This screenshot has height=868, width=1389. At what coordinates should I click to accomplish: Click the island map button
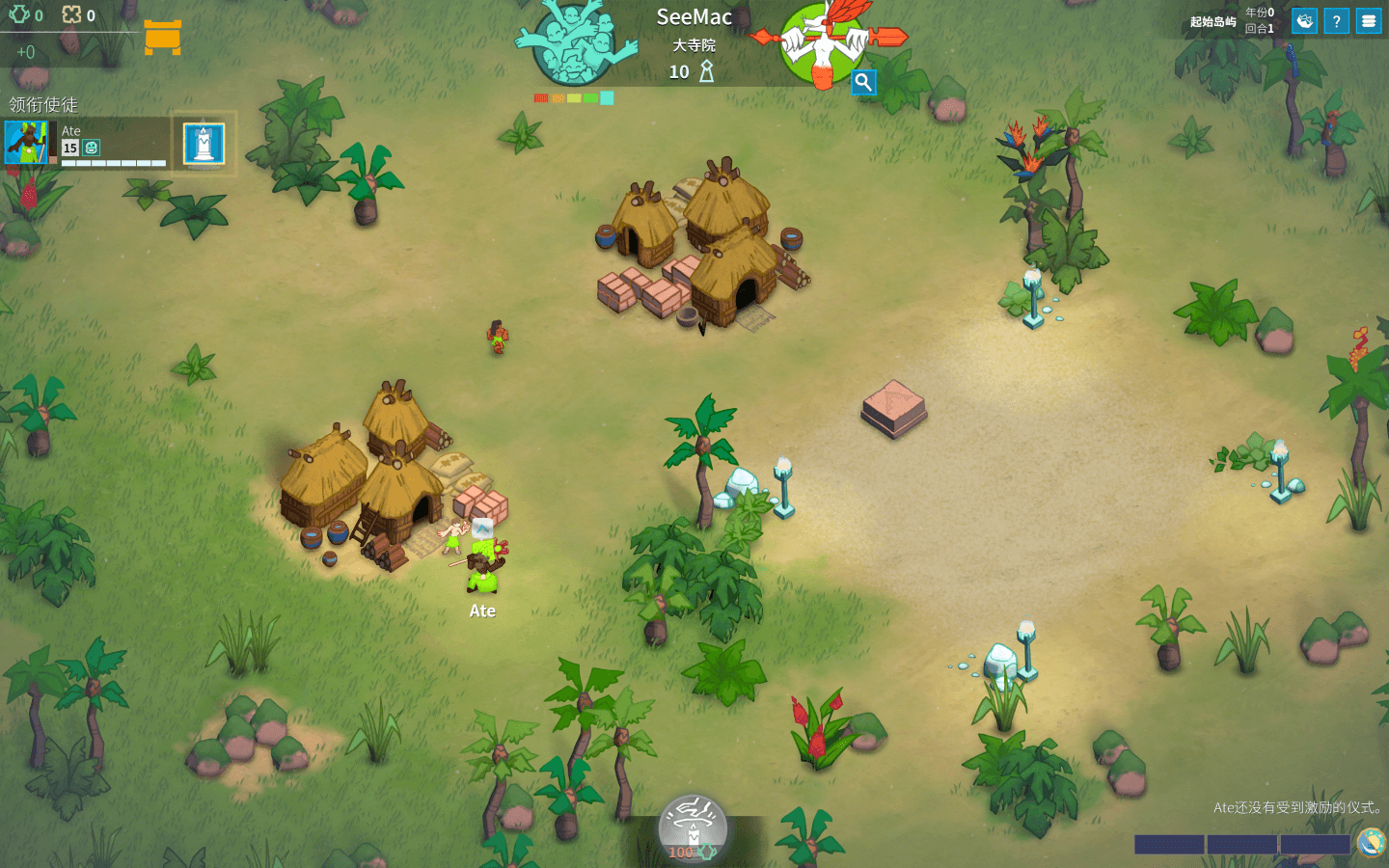click(x=1304, y=21)
